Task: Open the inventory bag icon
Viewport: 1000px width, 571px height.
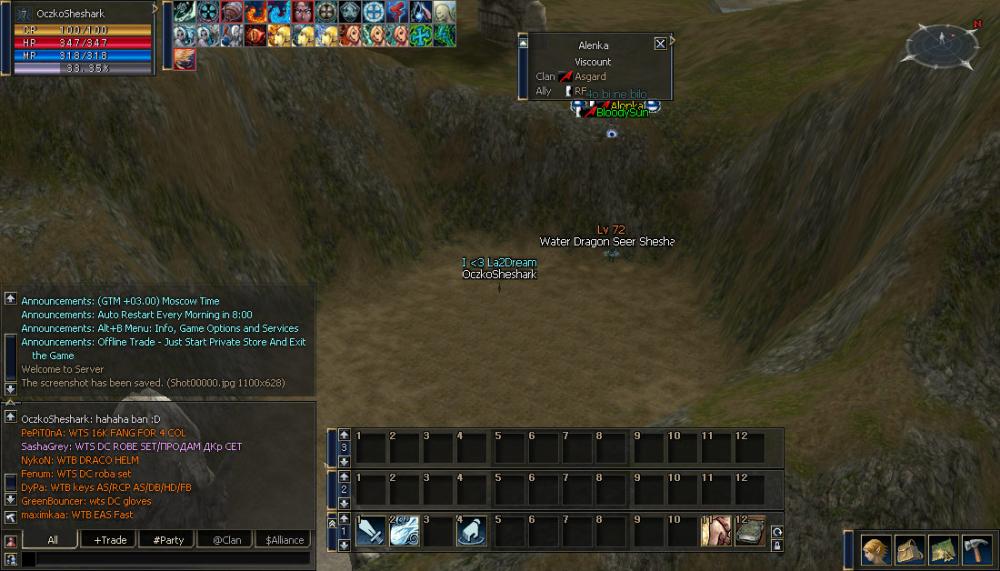Action: click(x=910, y=550)
